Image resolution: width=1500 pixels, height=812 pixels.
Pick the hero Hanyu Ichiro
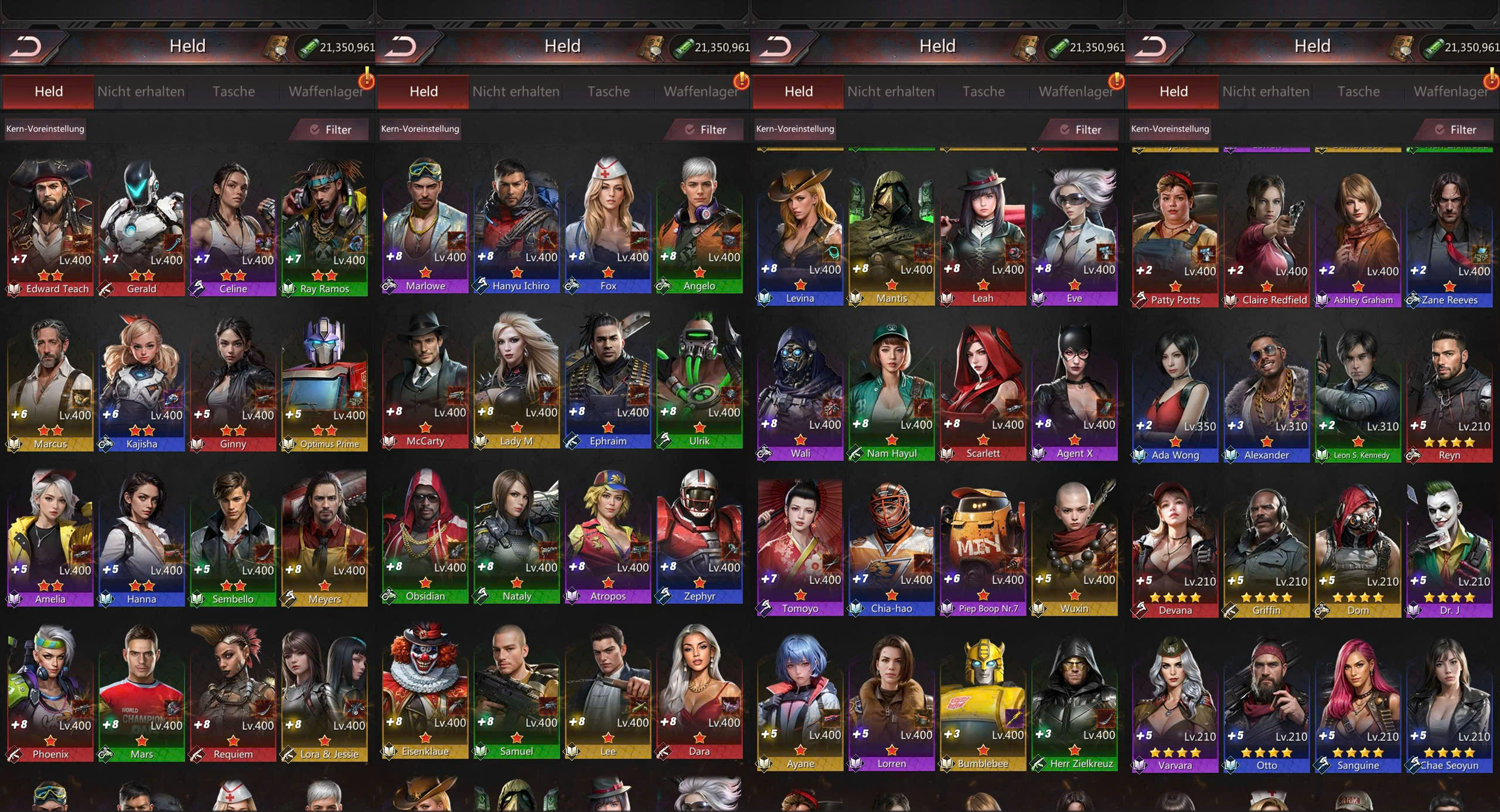click(516, 226)
